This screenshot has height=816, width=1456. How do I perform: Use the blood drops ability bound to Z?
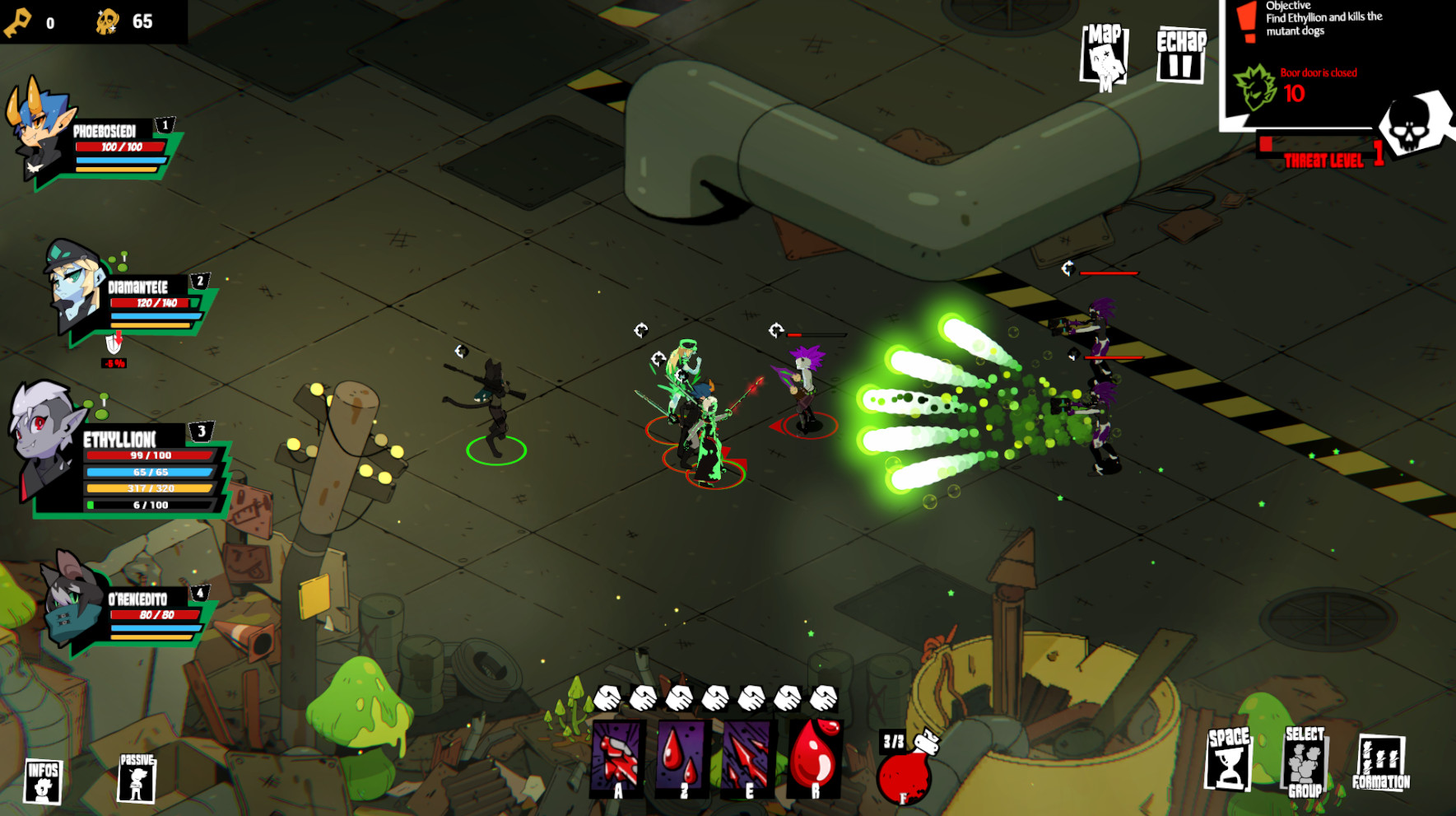(681, 767)
